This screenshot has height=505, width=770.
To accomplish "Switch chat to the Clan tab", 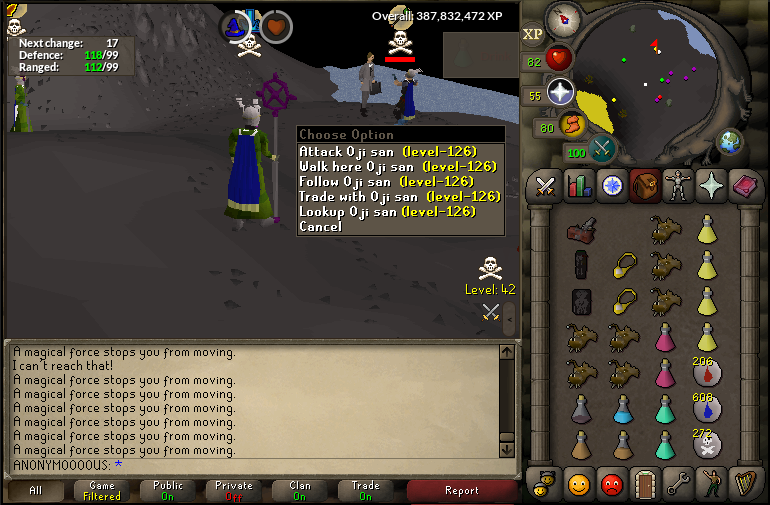I will pos(300,491).
